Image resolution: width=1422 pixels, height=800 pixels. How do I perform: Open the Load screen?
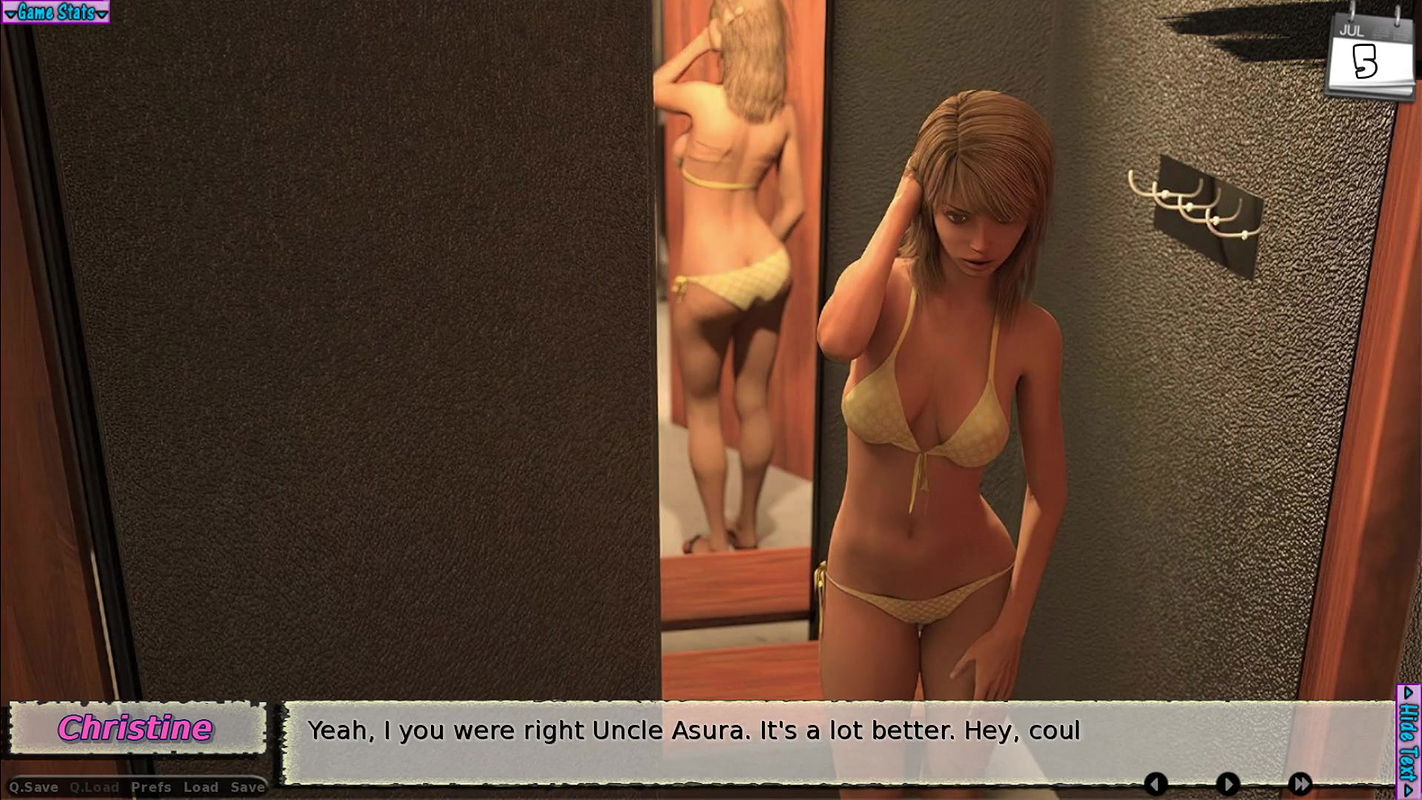(x=202, y=788)
